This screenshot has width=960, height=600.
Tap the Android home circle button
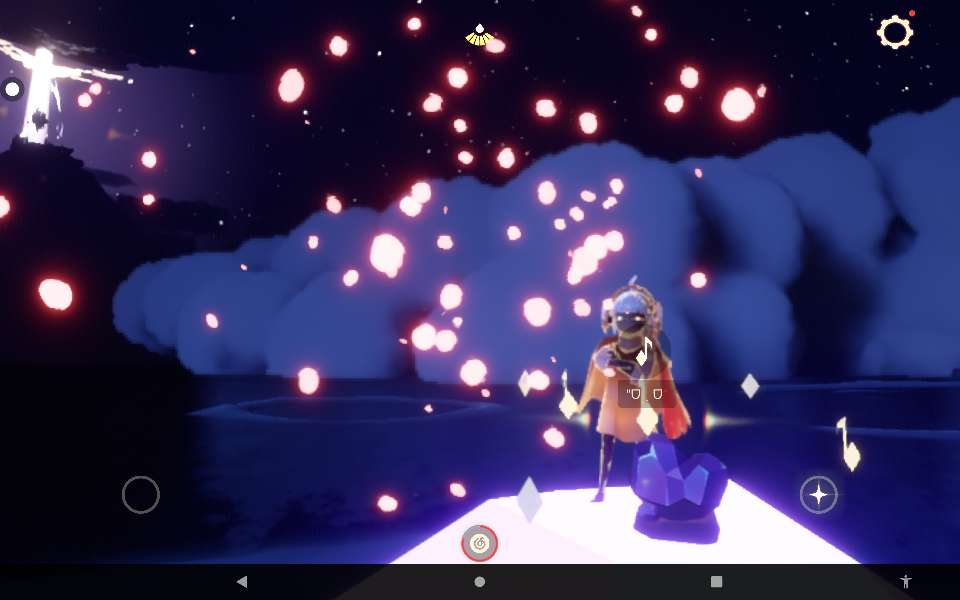click(480, 581)
